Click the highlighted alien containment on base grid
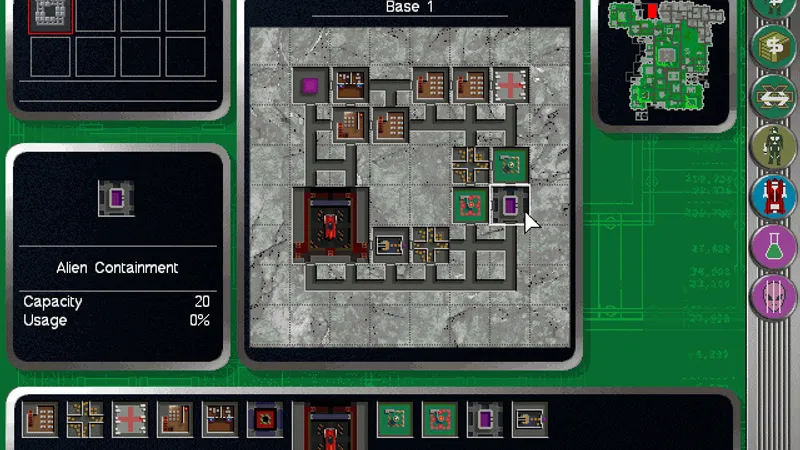The width and height of the screenshot is (800, 450). 509,206
